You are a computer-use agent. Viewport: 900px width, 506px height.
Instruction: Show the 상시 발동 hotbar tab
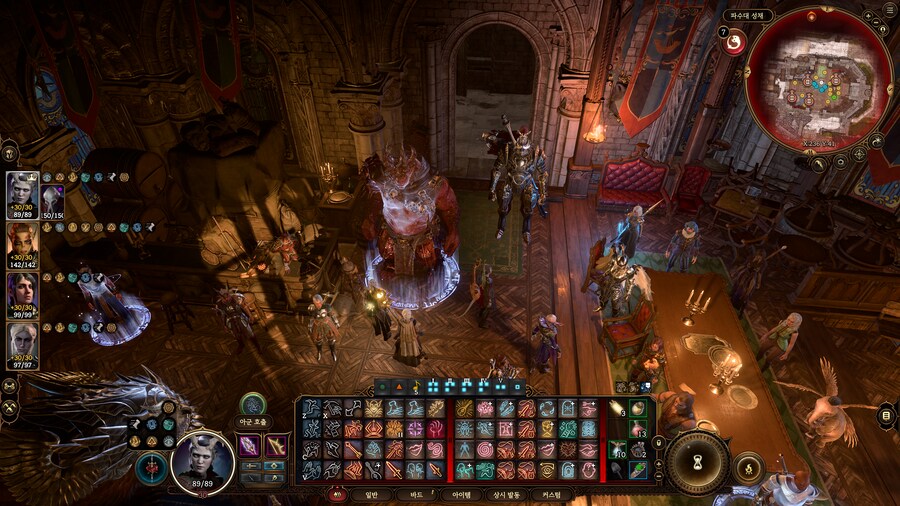(507, 494)
